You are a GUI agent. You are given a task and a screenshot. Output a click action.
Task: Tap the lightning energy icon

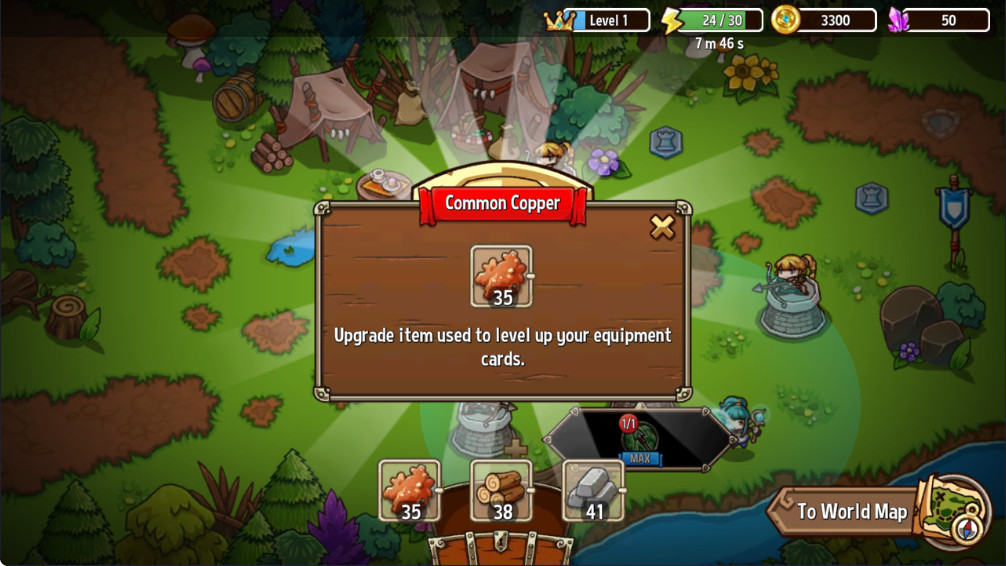tap(672, 20)
